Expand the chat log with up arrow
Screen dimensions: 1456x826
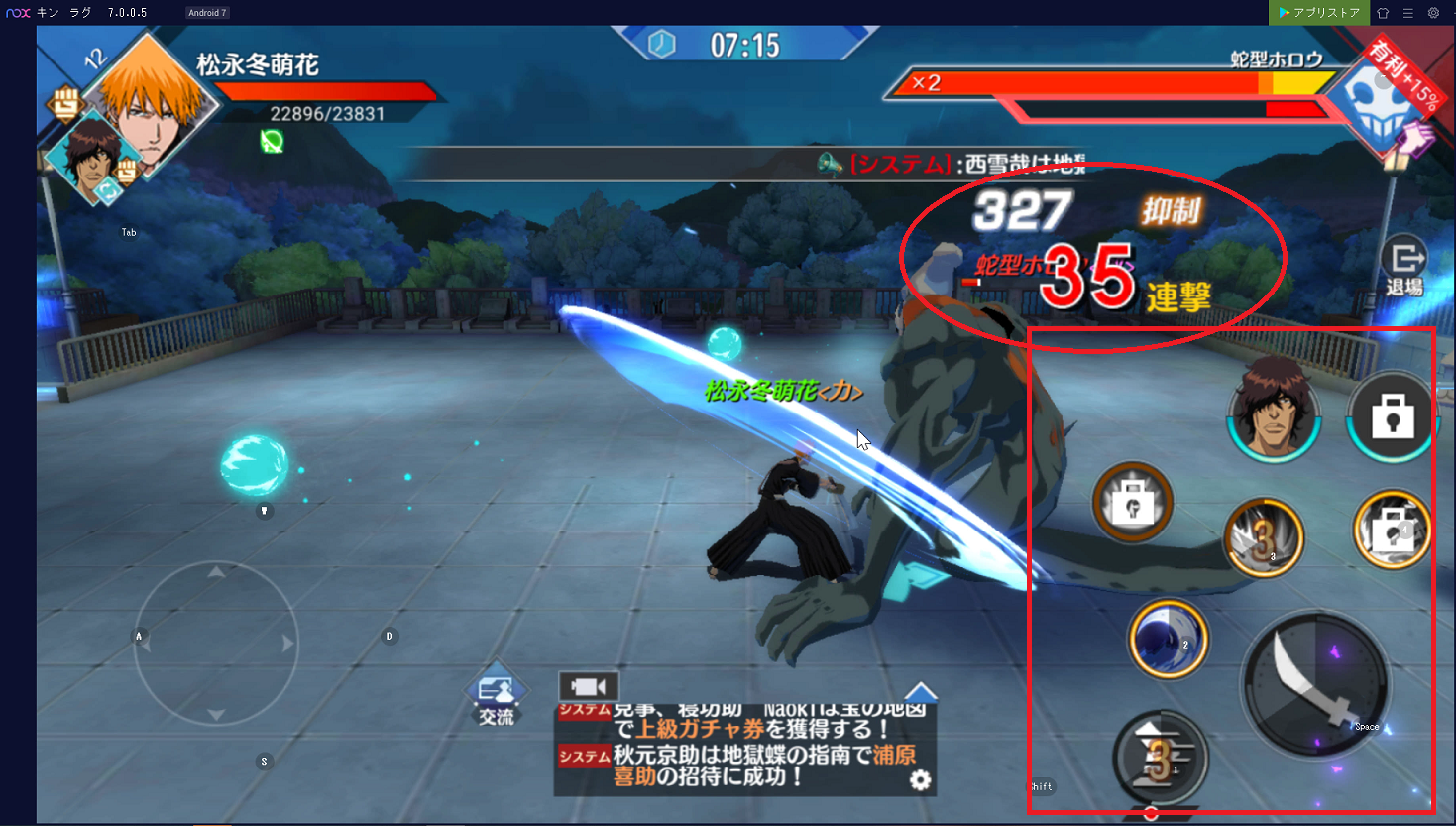[921, 692]
